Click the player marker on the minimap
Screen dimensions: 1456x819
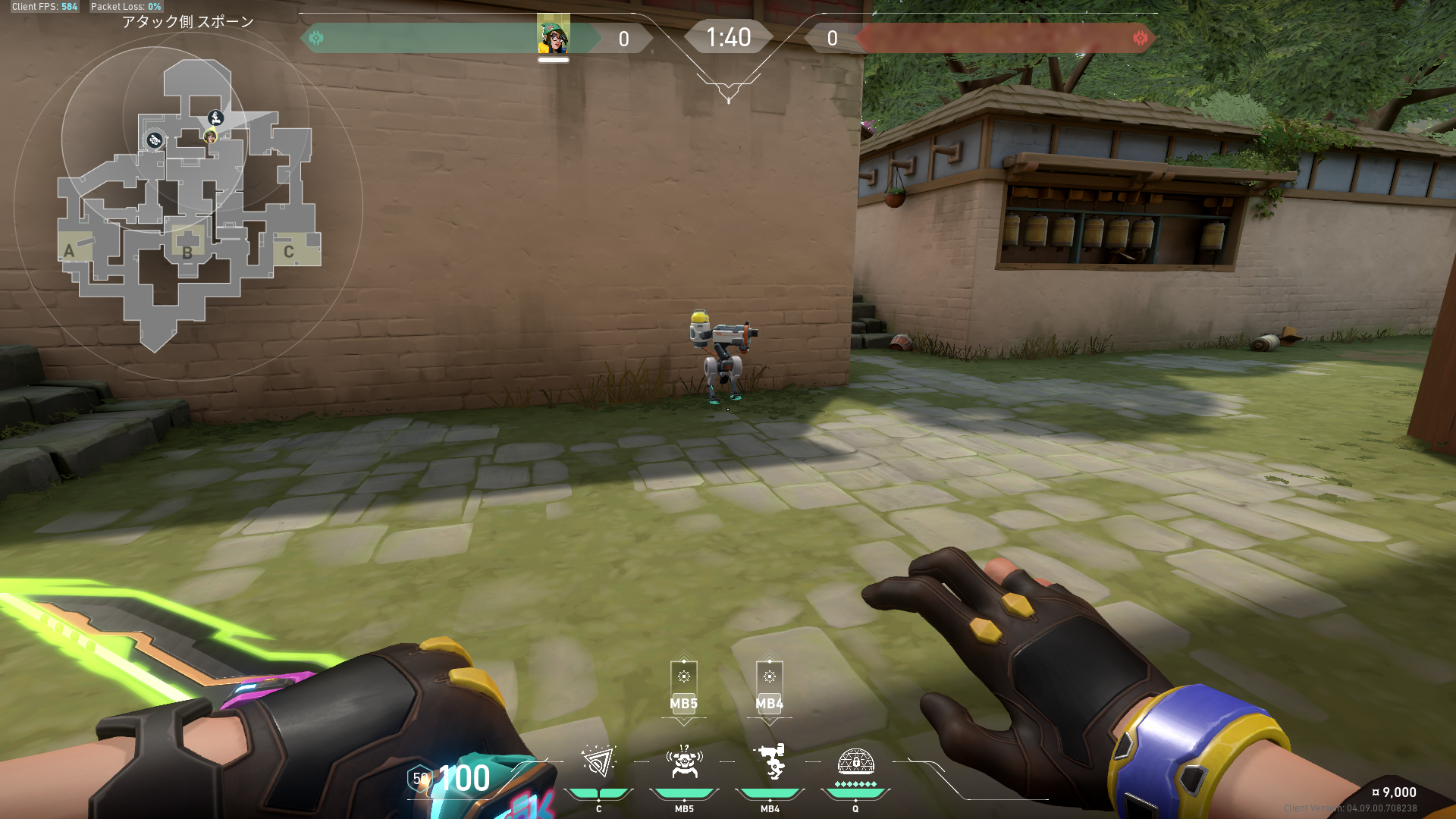[210, 136]
